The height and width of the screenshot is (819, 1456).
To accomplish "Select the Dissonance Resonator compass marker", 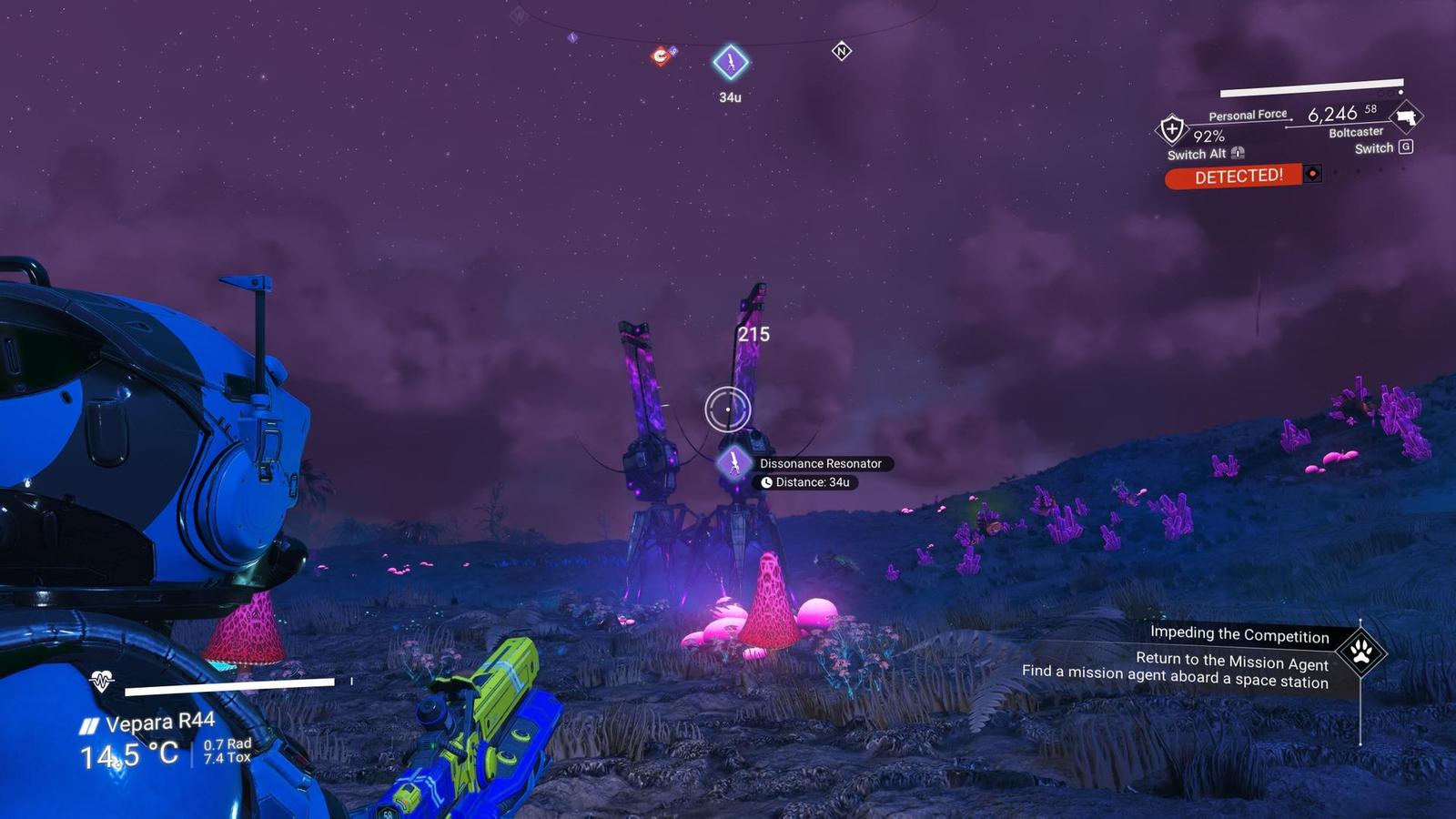I will click(730, 63).
